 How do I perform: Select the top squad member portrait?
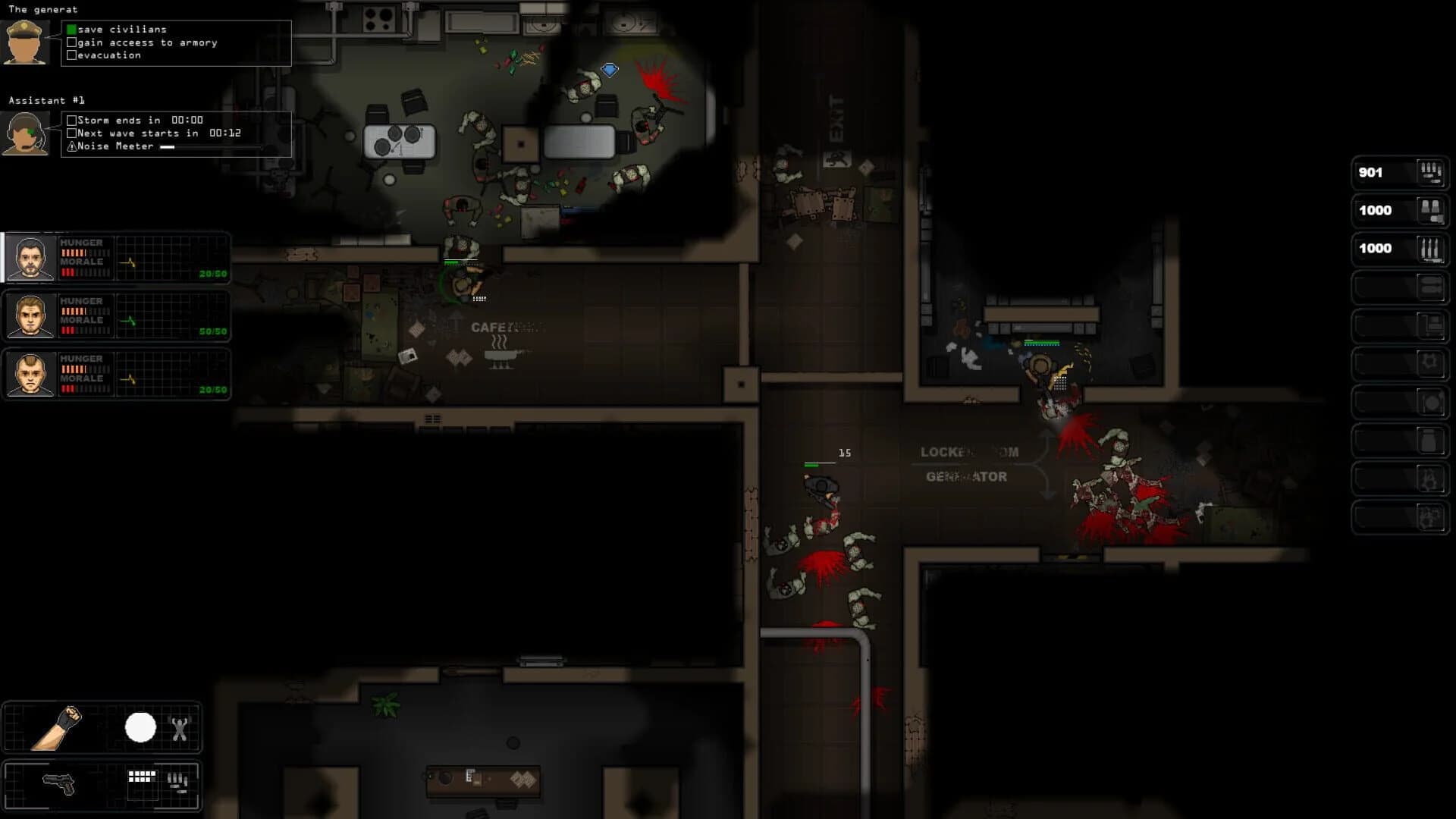(x=30, y=258)
